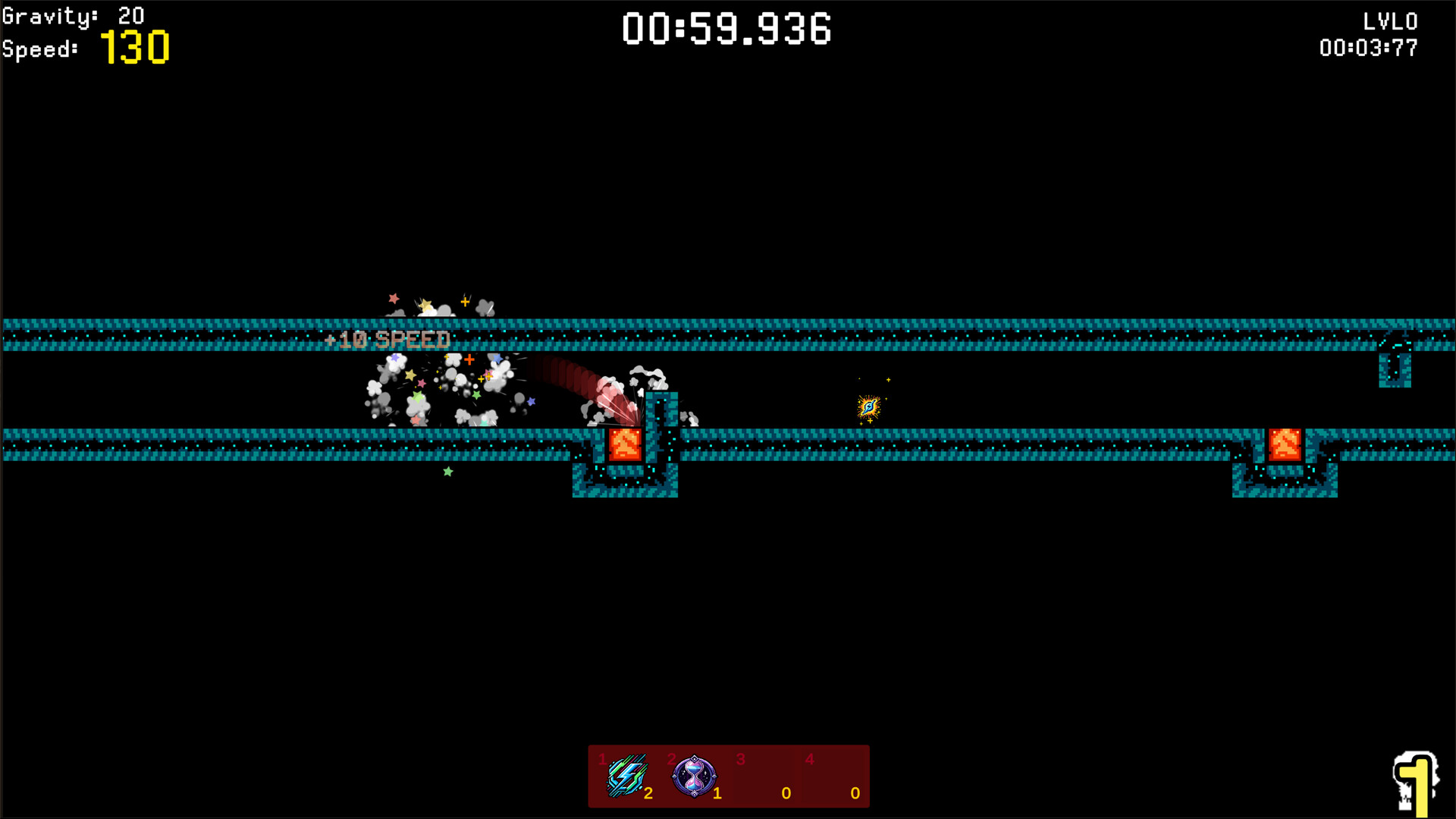Click the Gravity 20 indicator
This screenshot has width=1456, height=819.
(x=72, y=15)
